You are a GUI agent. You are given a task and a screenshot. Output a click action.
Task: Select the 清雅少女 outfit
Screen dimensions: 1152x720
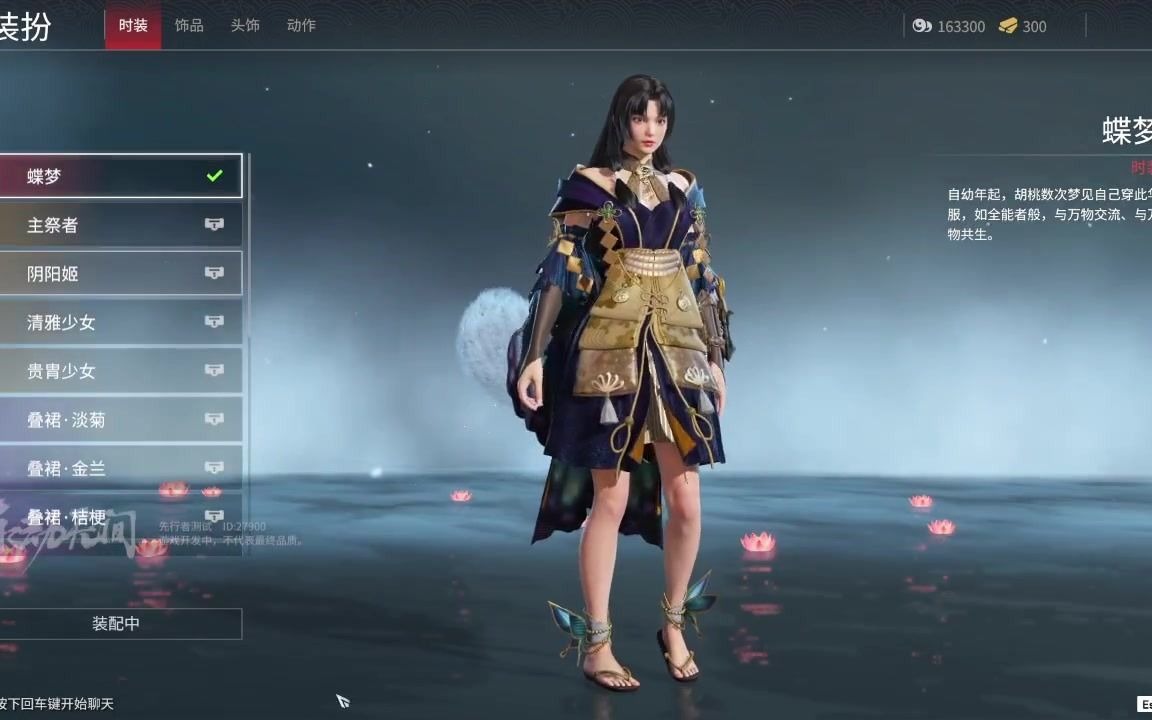pos(120,322)
